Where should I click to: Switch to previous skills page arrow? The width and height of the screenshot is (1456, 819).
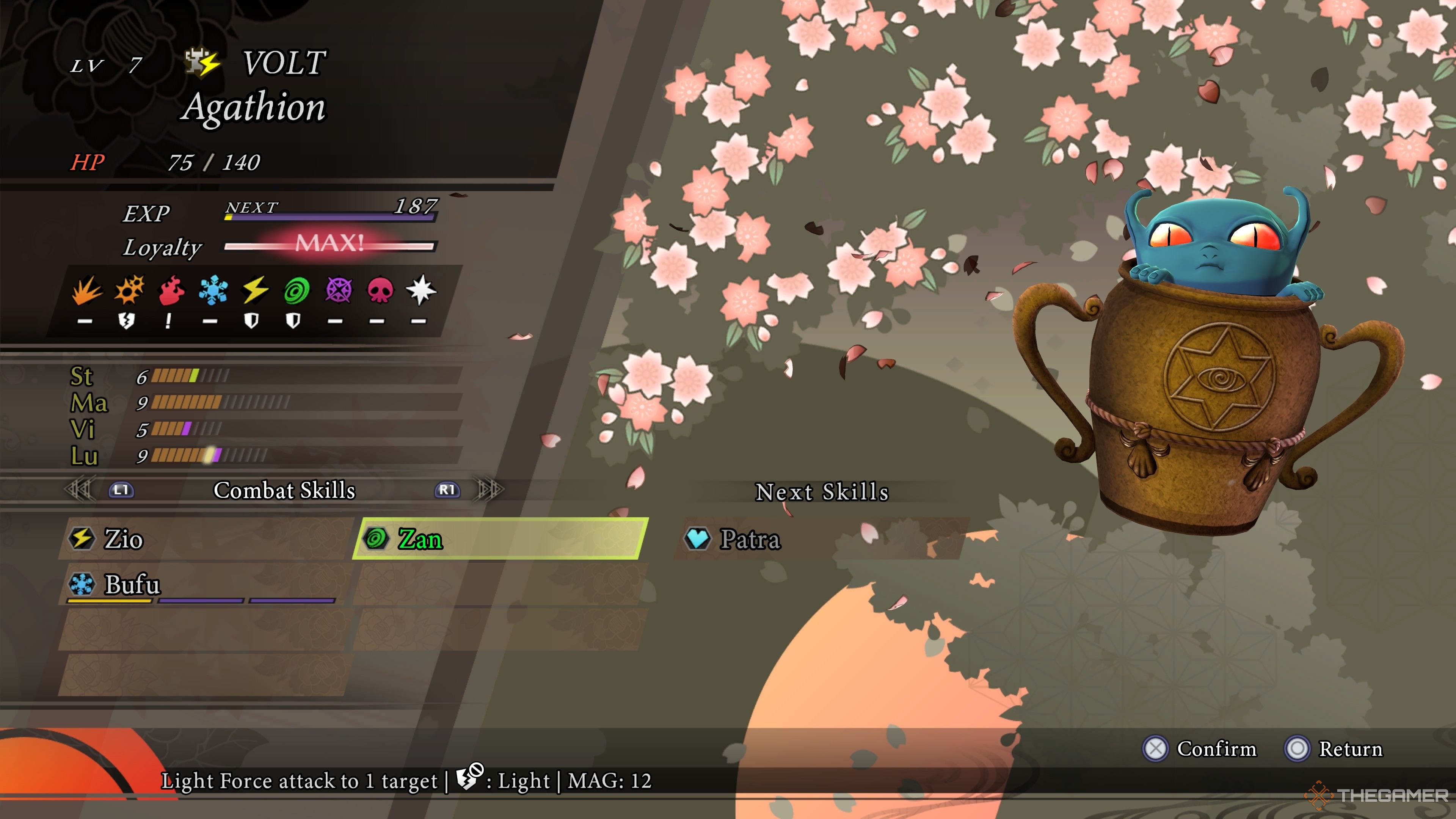point(79,490)
